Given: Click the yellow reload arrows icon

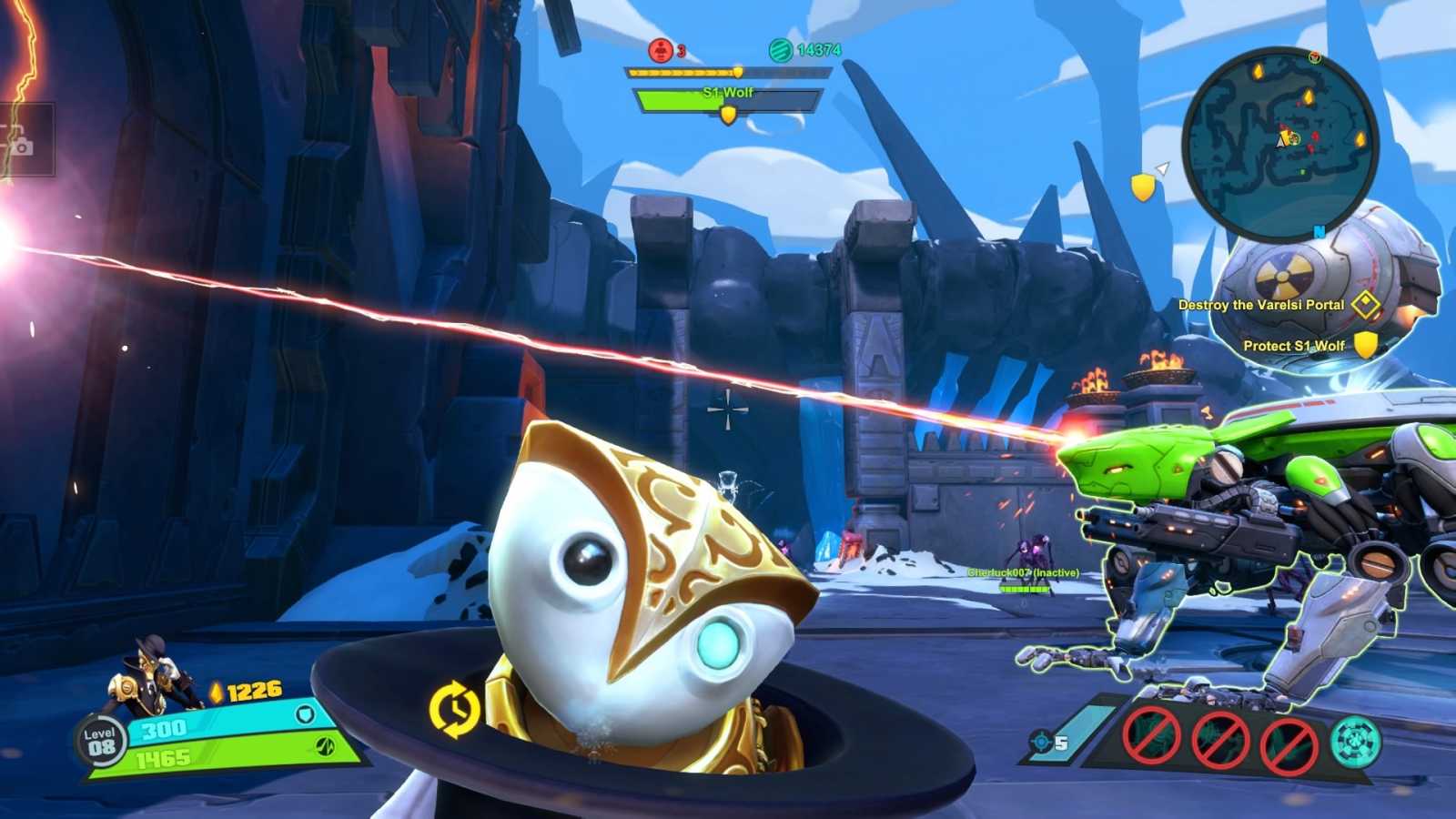Looking at the screenshot, I should [454, 710].
